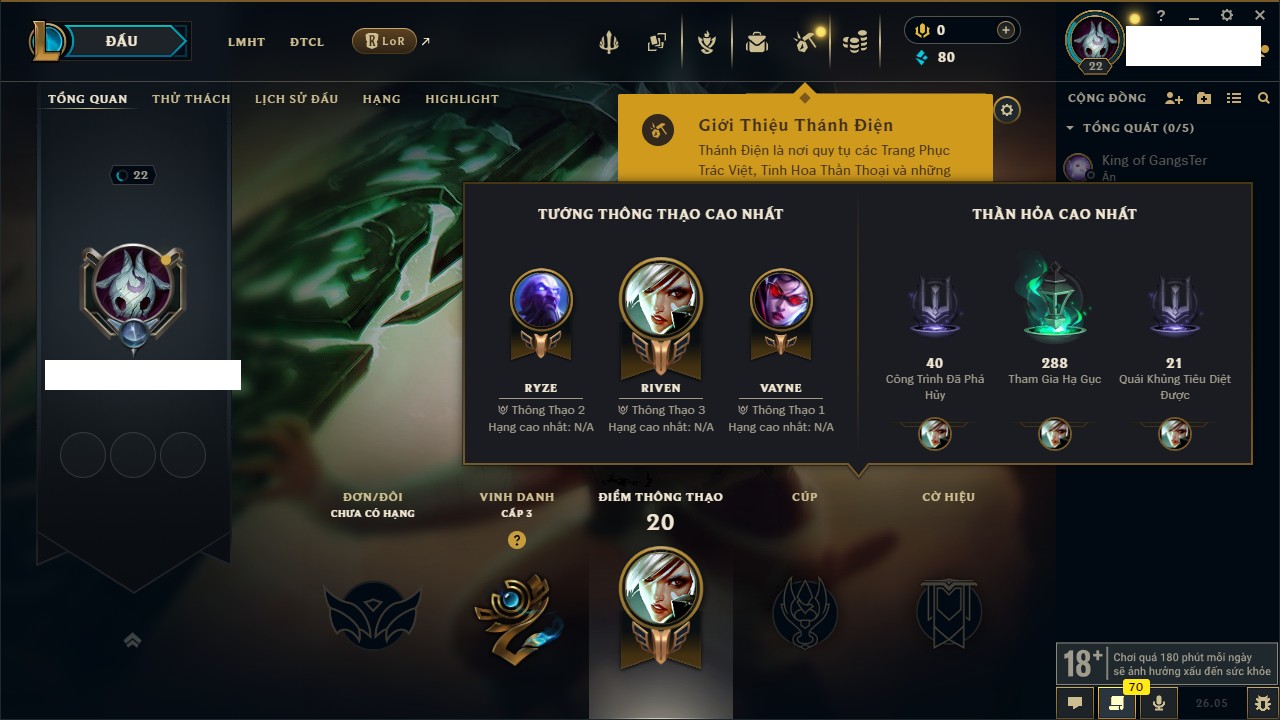Open the coin stack store icon
Image resolution: width=1280 pixels, height=720 pixels.
(x=855, y=42)
